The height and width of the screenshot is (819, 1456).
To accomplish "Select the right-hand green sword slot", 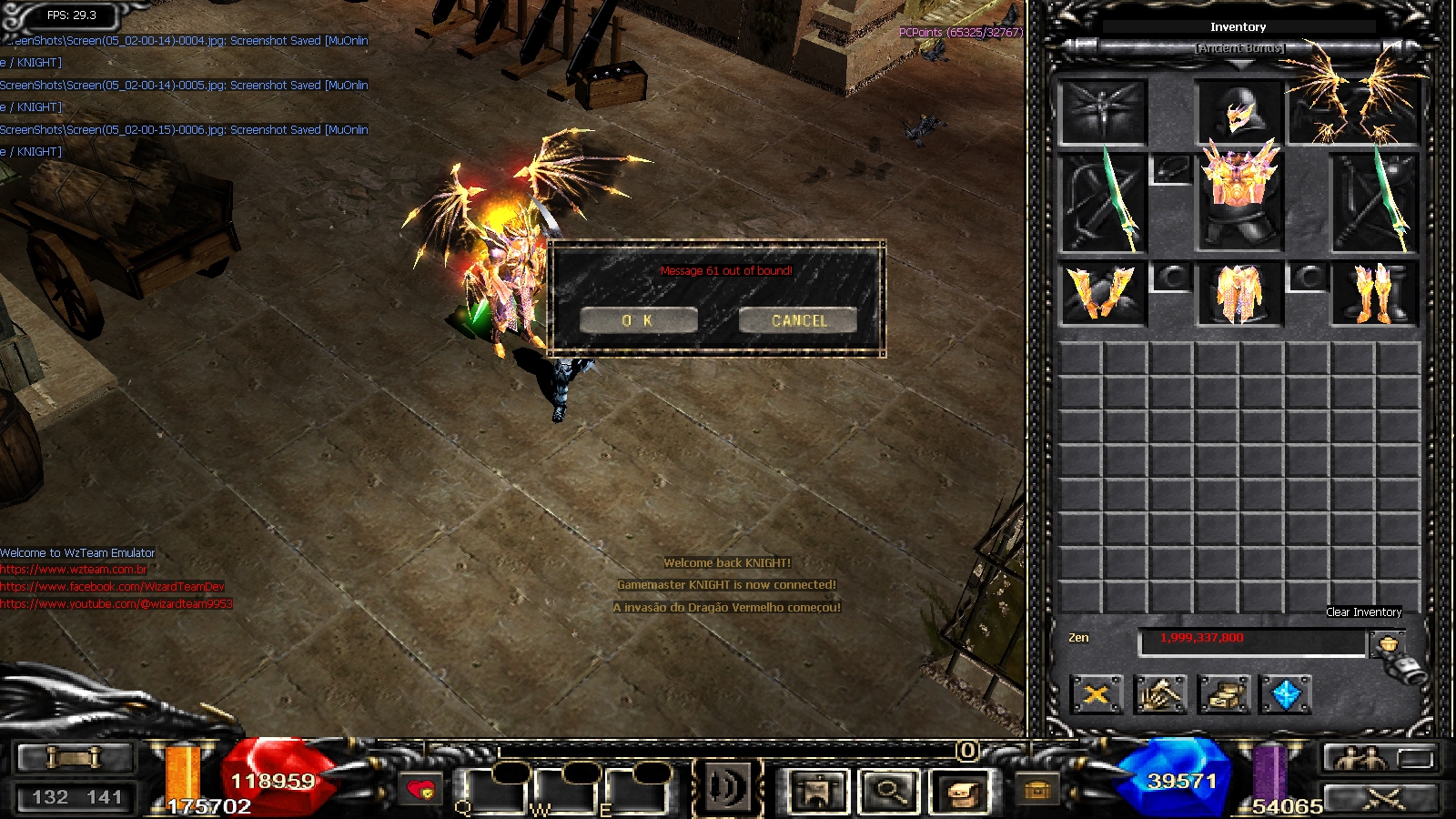I will [x=1375, y=203].
